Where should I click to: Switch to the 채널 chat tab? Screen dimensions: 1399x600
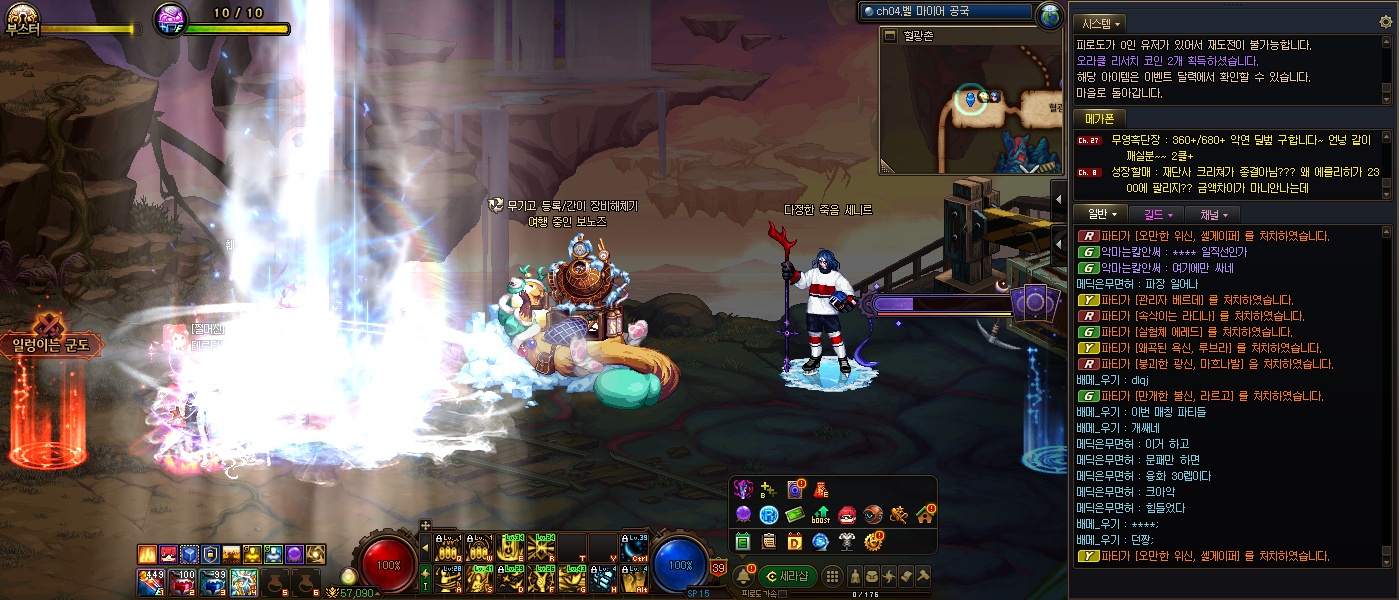pos(1212,214)
